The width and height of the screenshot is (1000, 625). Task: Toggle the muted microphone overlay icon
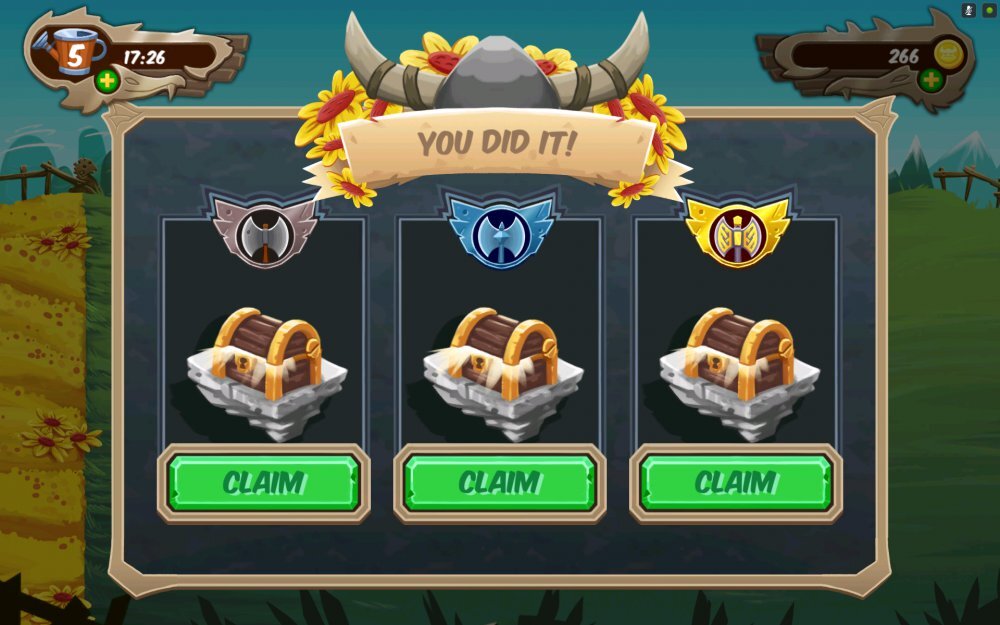coord(969,10)
